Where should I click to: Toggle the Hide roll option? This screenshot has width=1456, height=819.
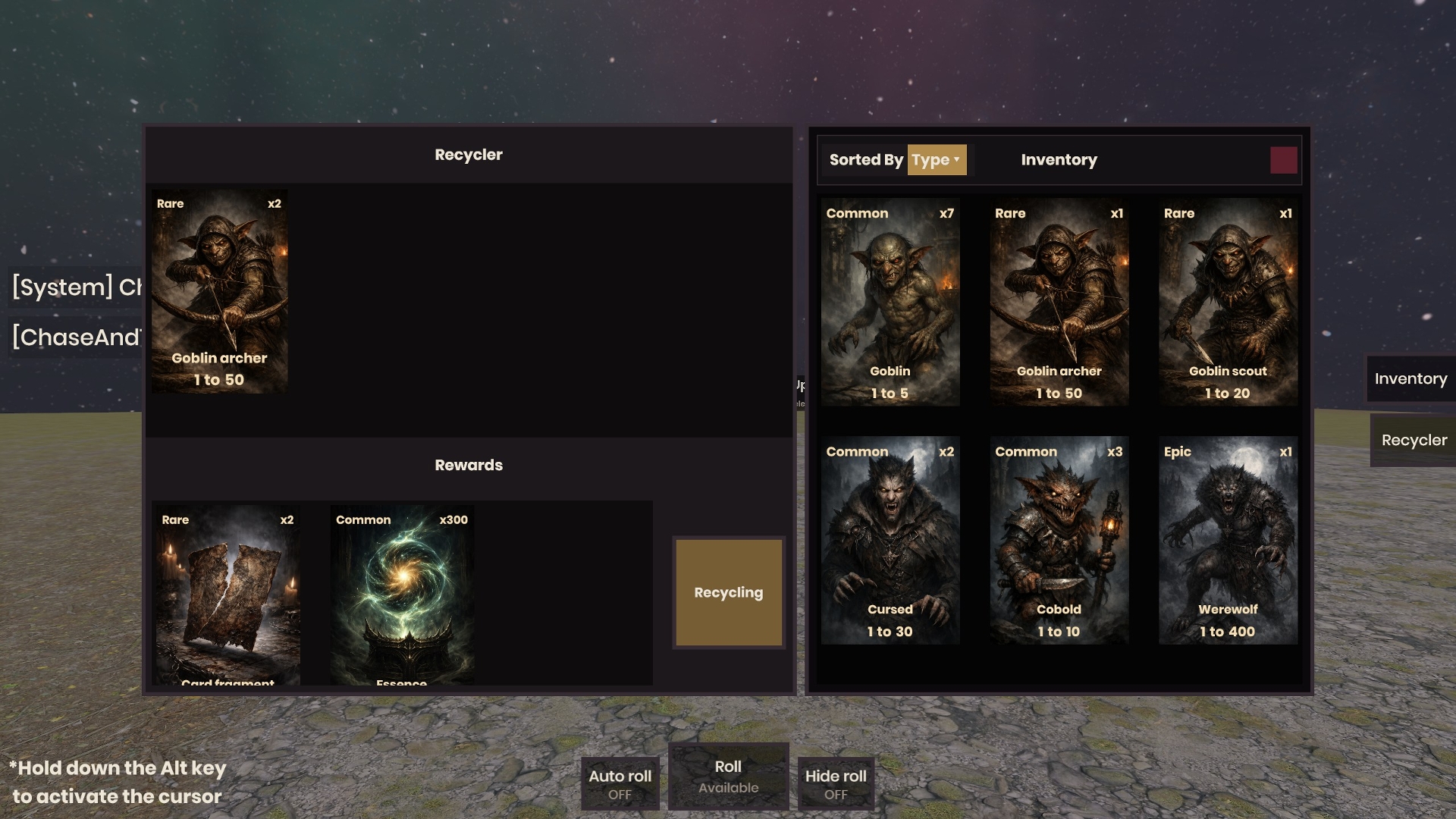(x=835, y=783)
